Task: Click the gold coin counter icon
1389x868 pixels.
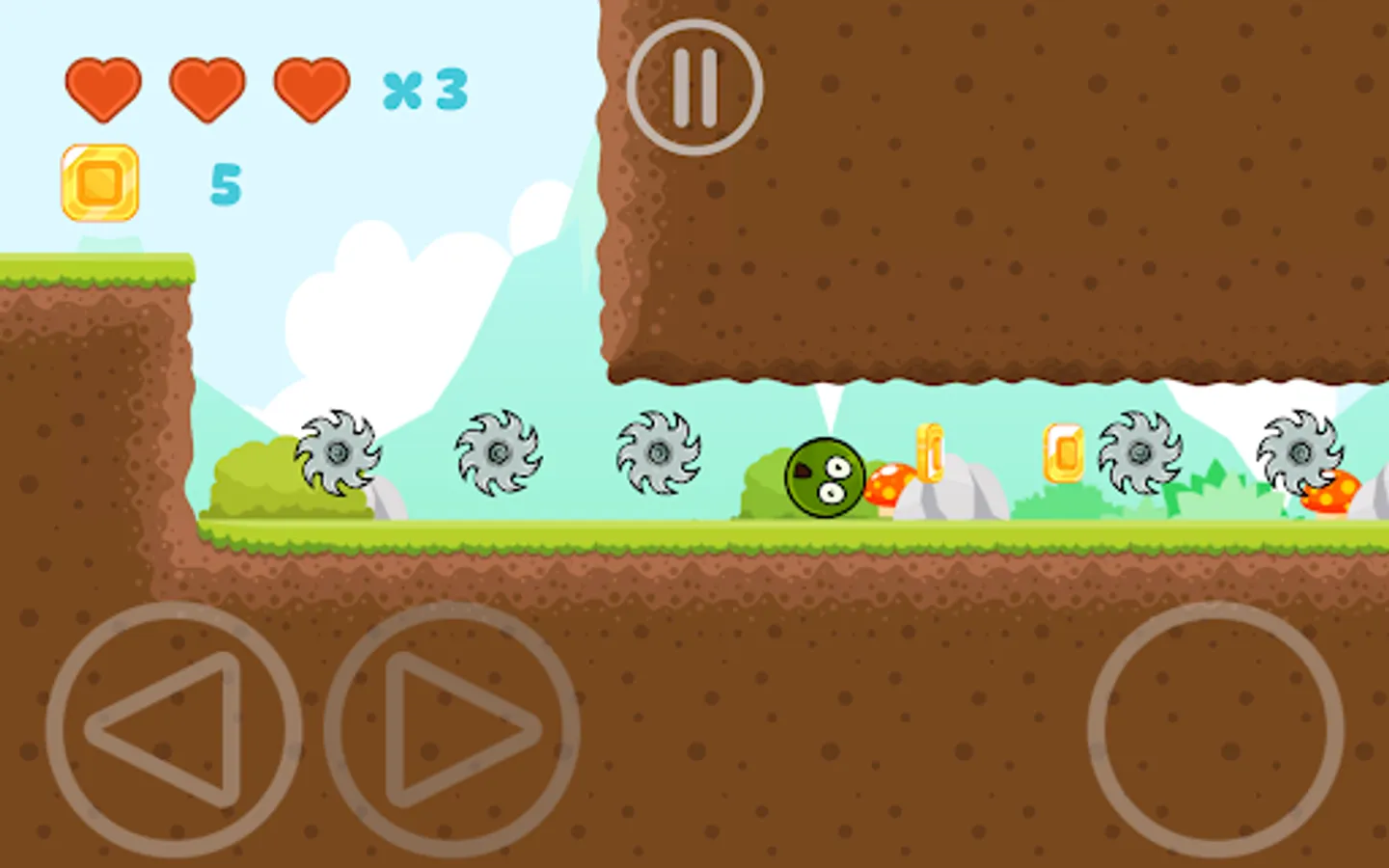Action: point(99,183)
